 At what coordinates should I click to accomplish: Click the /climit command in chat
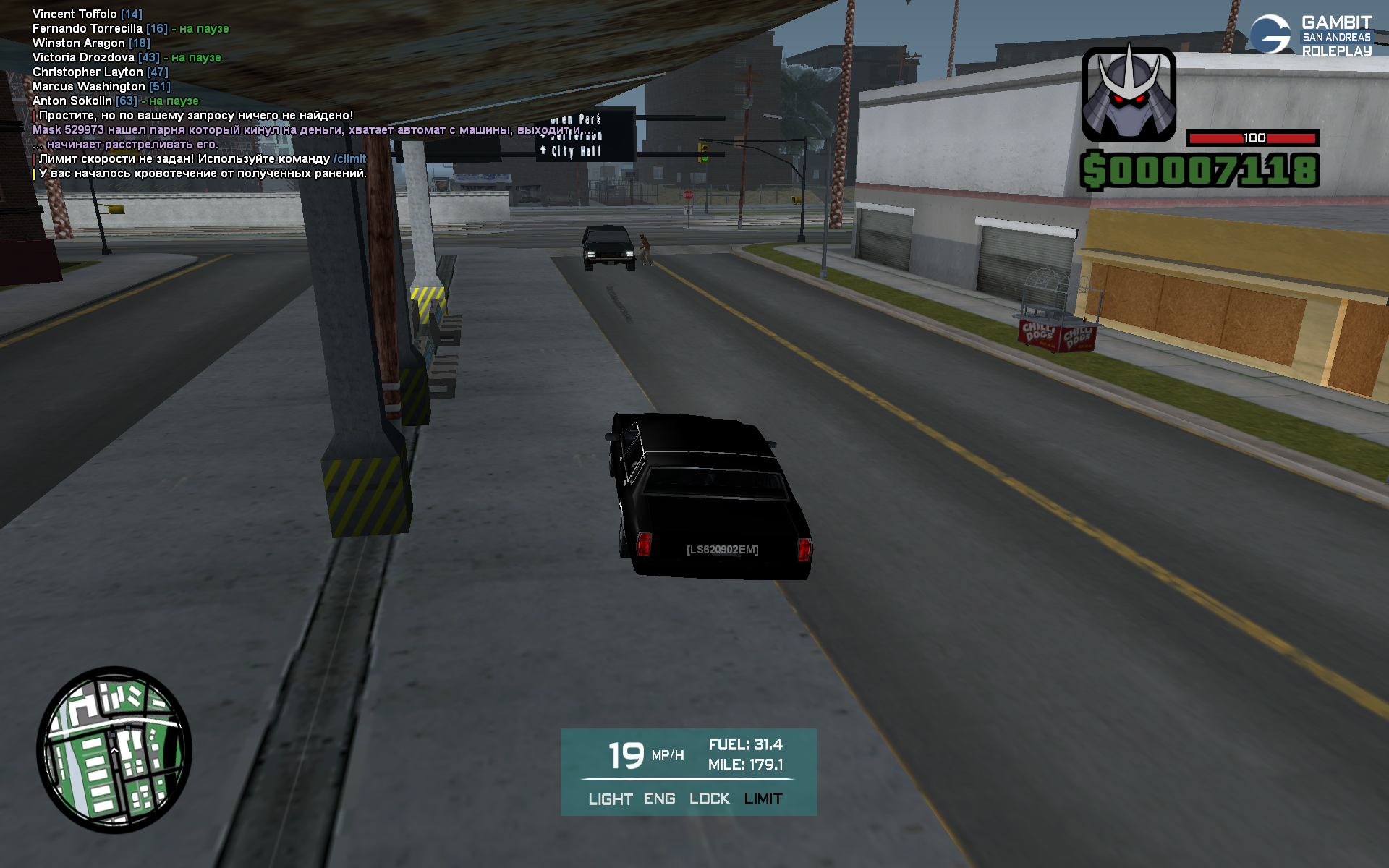(x=349, y=159)
